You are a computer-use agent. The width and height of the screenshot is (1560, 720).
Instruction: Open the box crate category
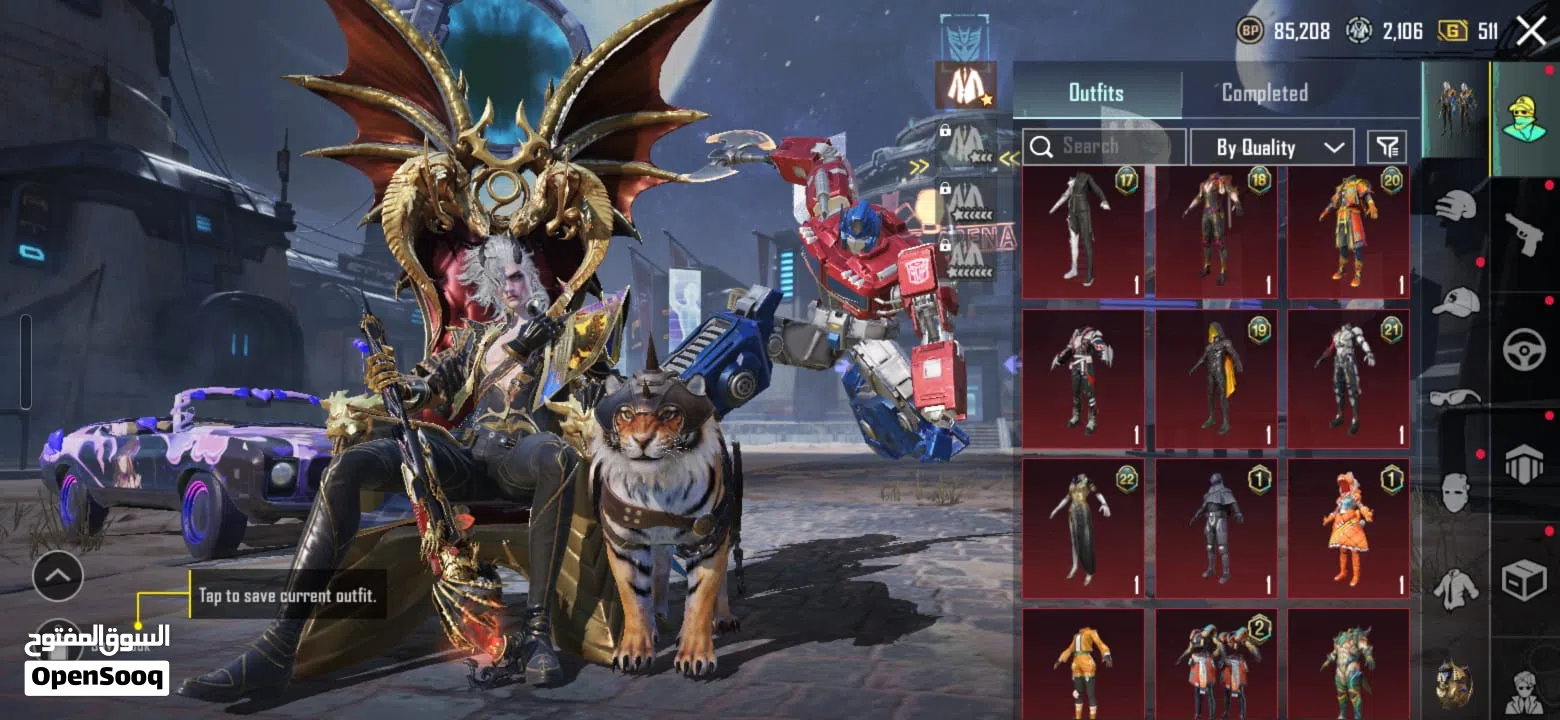1524,580
